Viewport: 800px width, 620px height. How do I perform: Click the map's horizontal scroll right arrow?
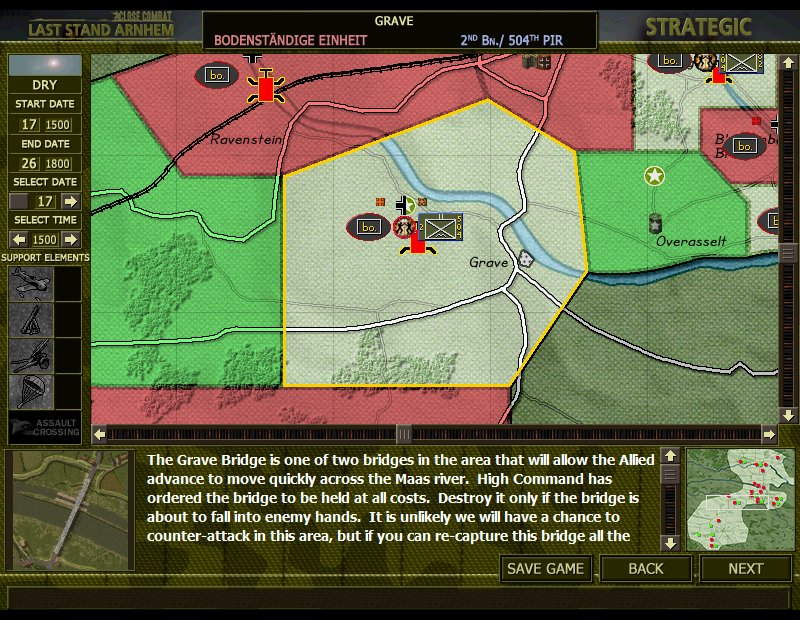[769, 434]
